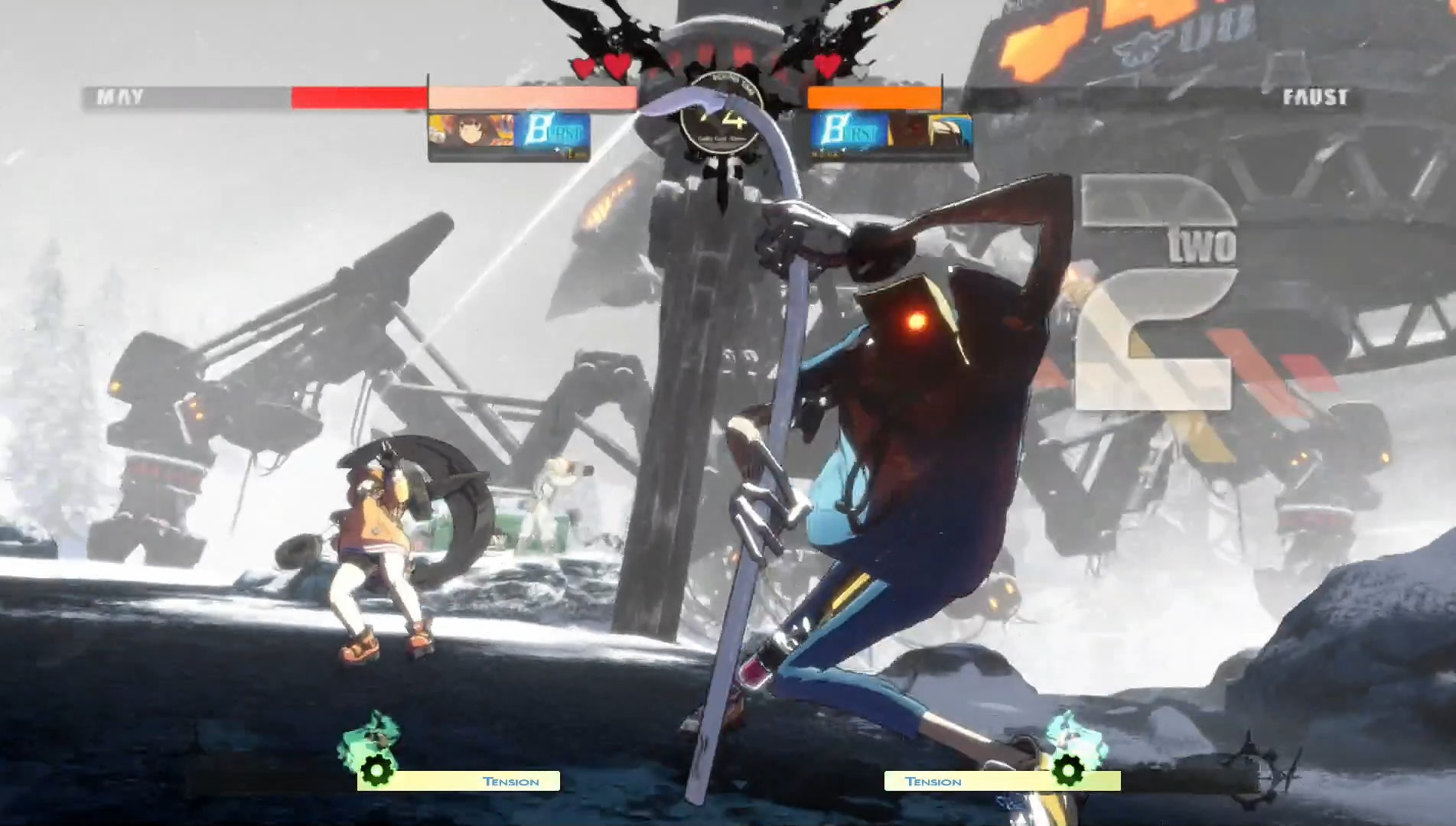Click the gear icon on May's Tension gauge
Image resolution: width=1456 pixels, height=826 pixels.
click(x=376, y=771)
